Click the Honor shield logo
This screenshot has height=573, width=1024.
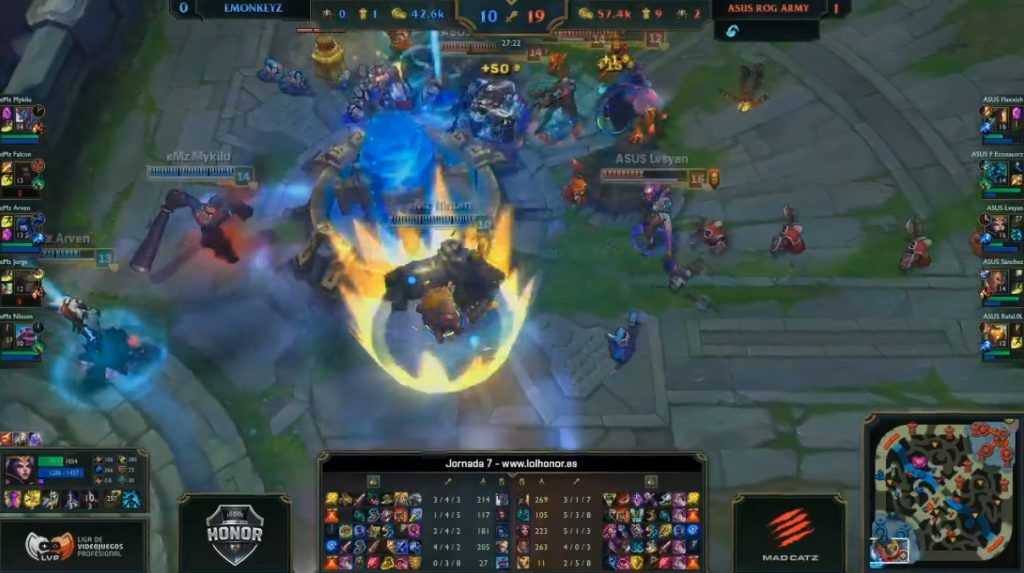point(234,528)
